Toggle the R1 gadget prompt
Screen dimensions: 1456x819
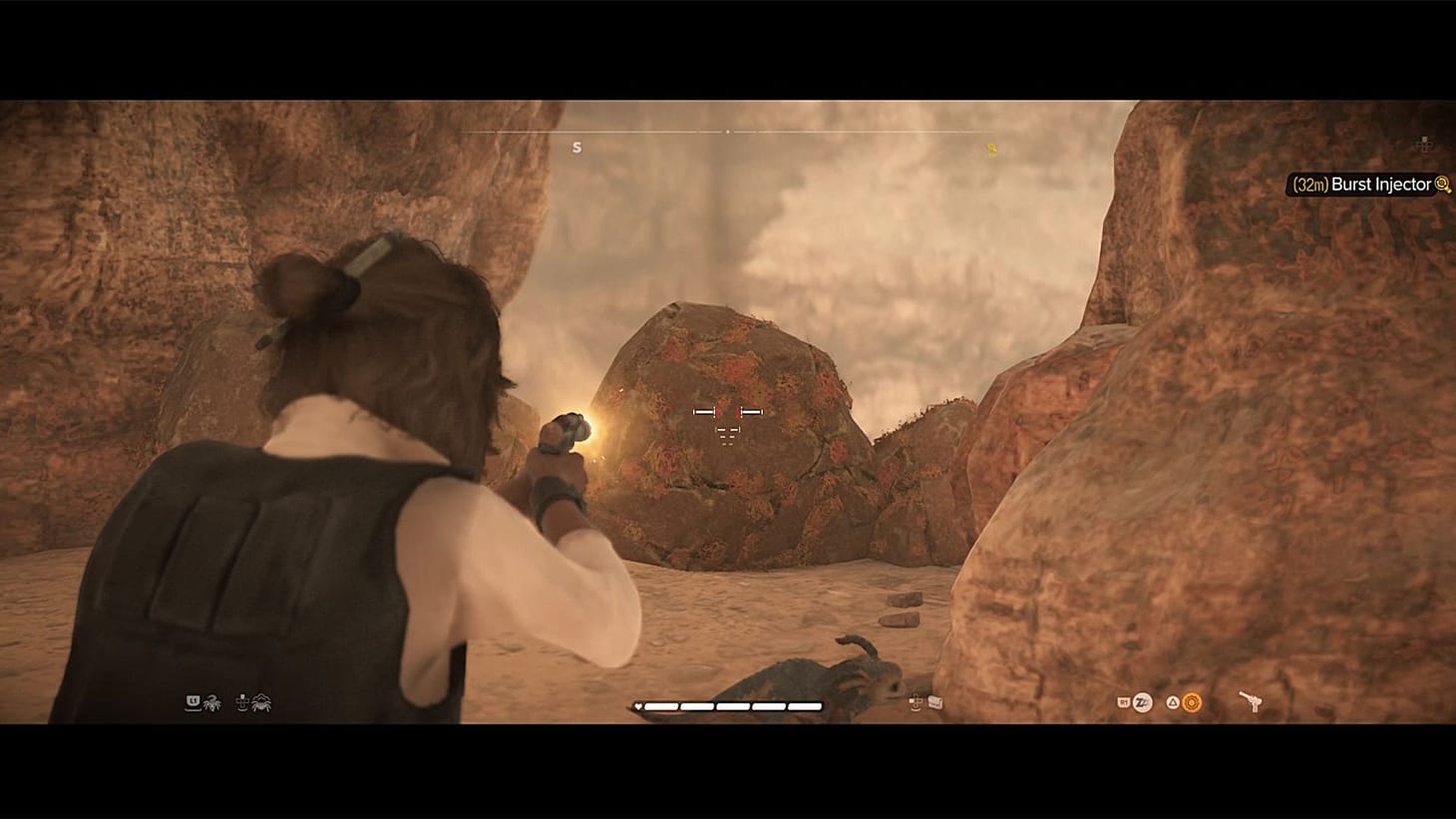click(x=1123, y=701)
